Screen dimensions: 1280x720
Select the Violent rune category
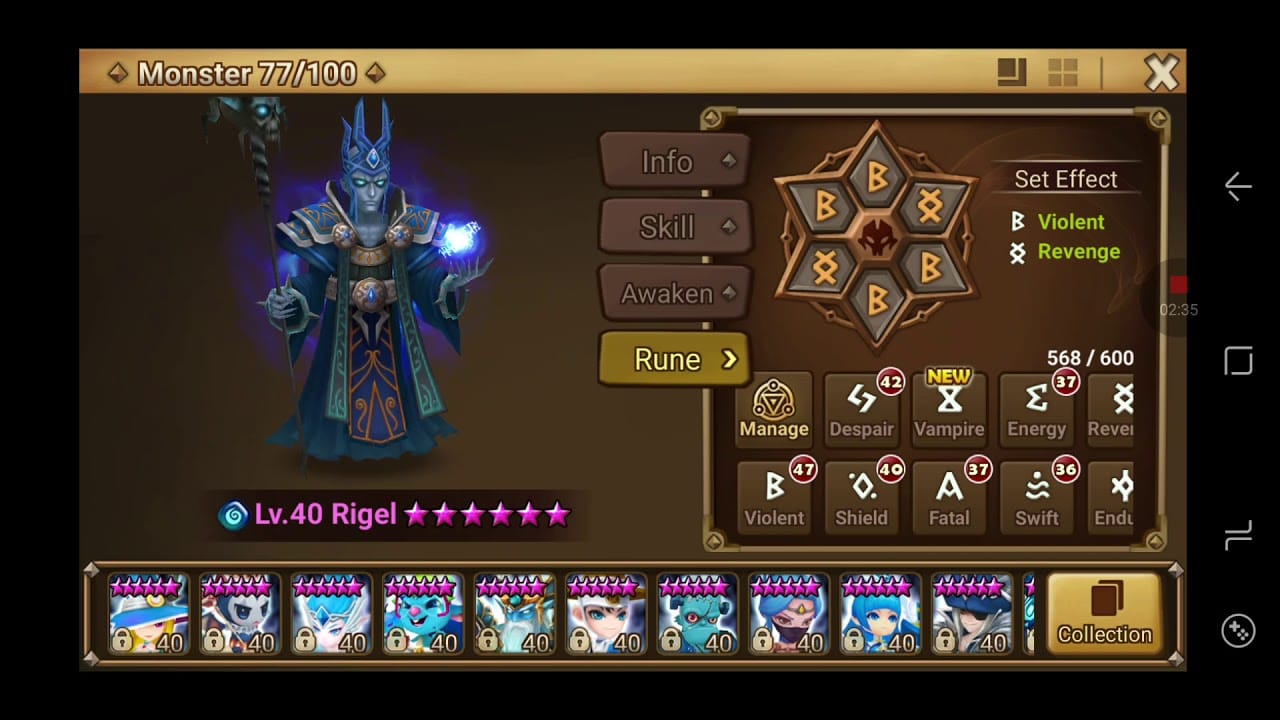774,497
